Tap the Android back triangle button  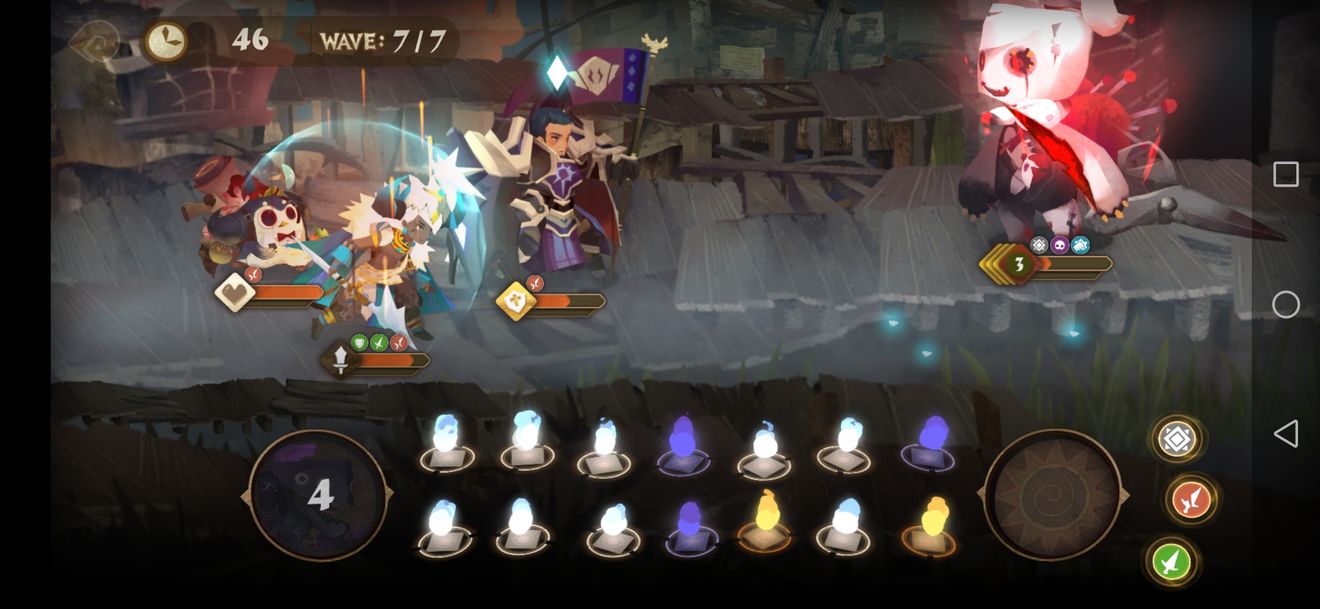1286,433
